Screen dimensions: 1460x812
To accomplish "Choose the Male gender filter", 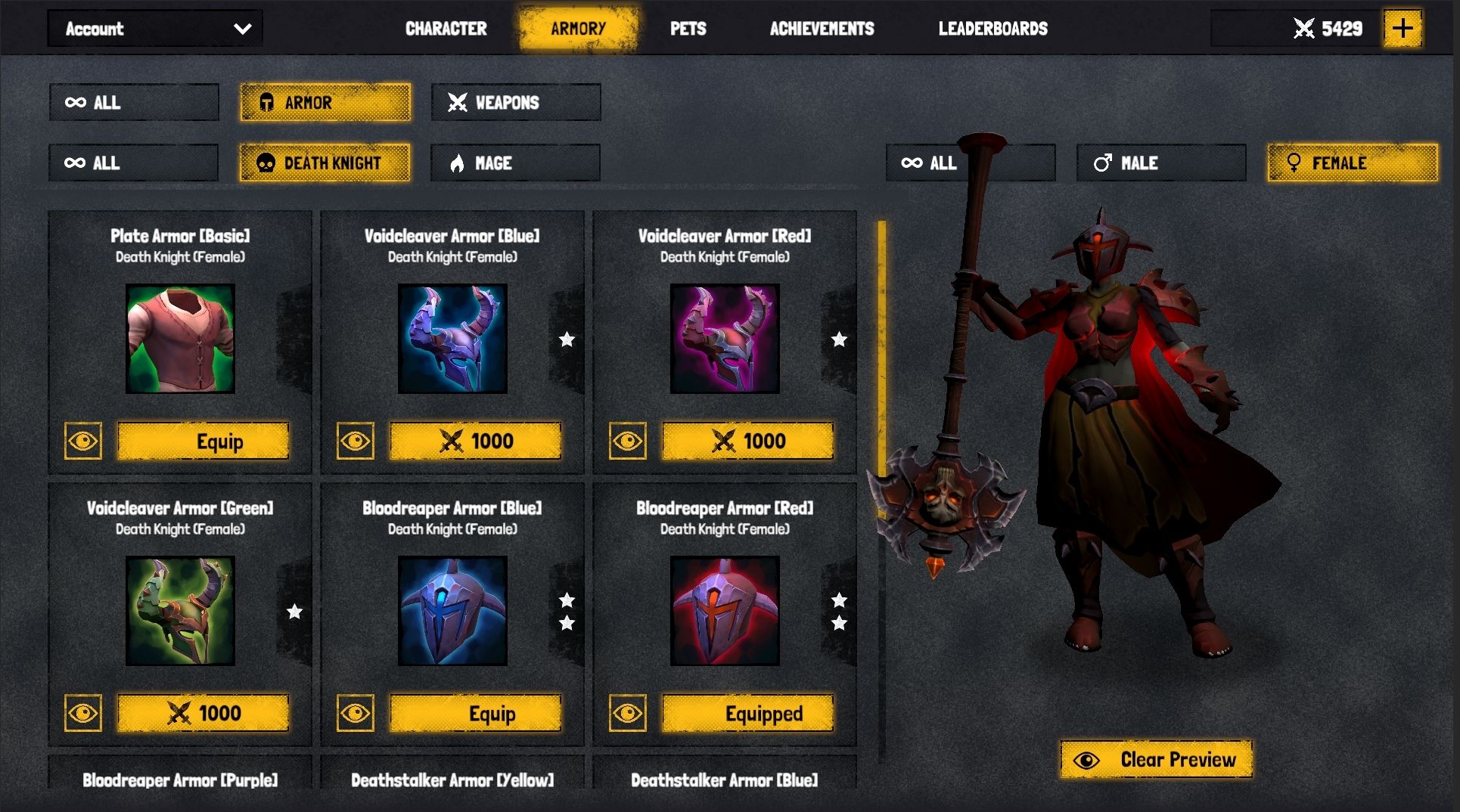I will pos(1160,163).
